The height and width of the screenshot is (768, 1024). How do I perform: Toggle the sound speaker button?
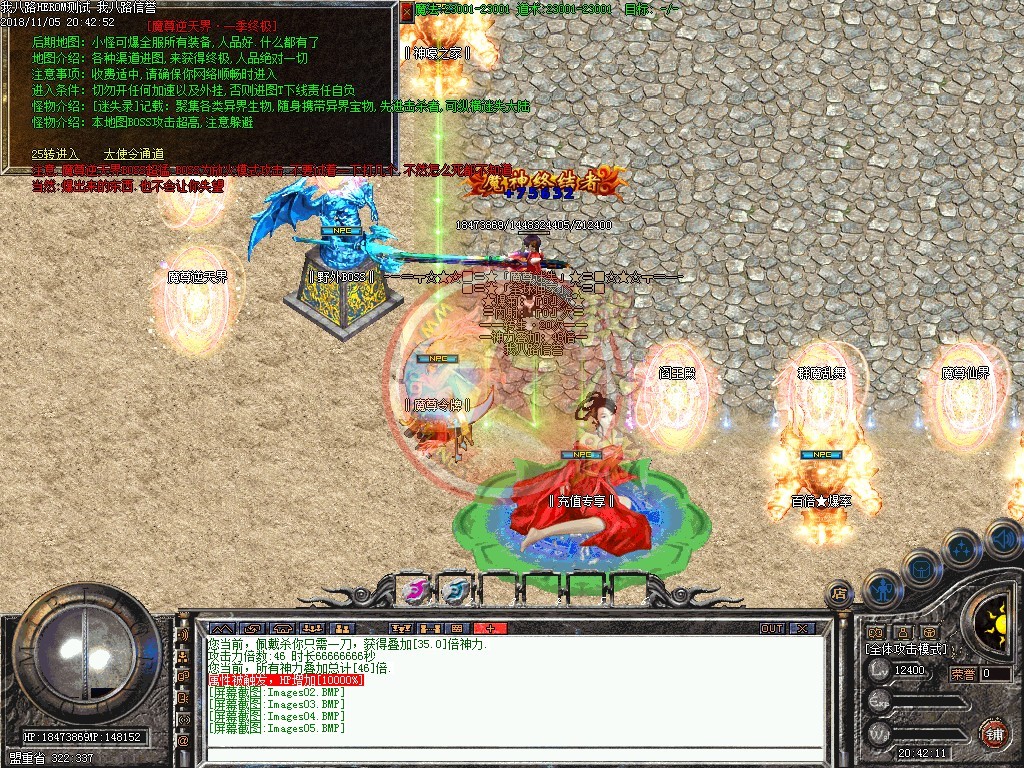tap(1002, 540)
